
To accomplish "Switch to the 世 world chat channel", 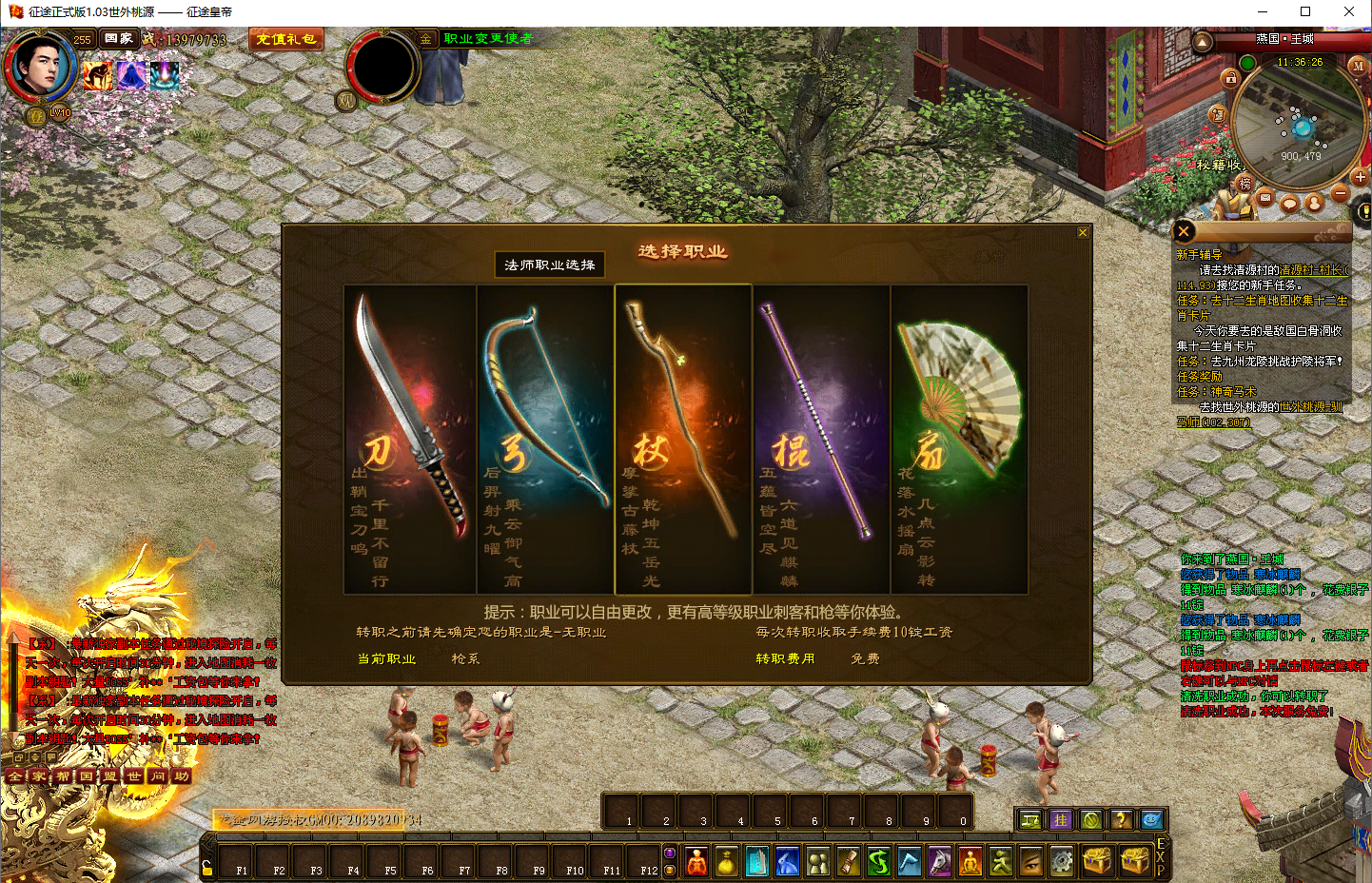I will pos(133,776).
